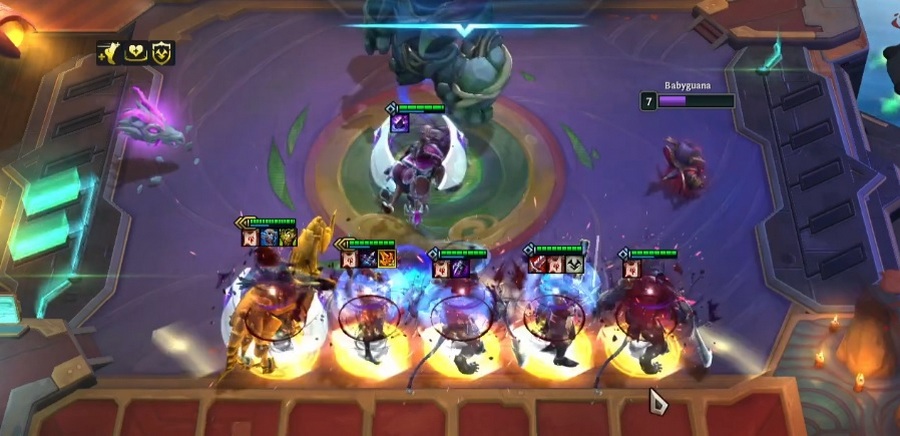This screenshot has width=900, height=436.
Task: Inspect the orange flame item icon
Action: pos(387,259)
